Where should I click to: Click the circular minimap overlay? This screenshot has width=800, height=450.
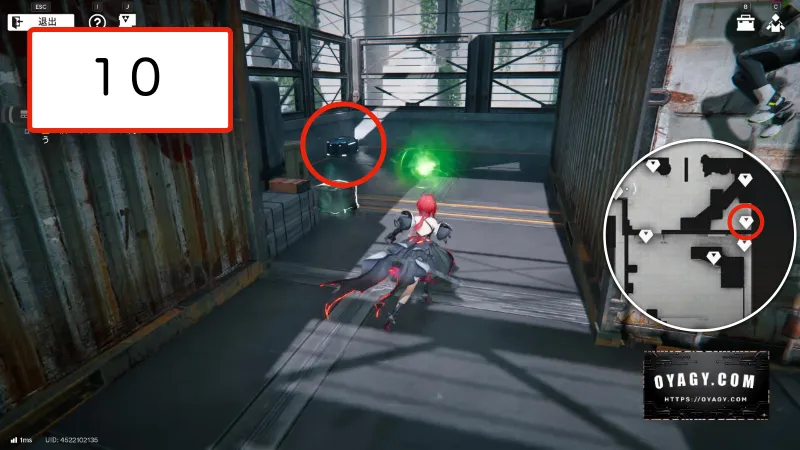pyautogui.click(x=698, y=236)
